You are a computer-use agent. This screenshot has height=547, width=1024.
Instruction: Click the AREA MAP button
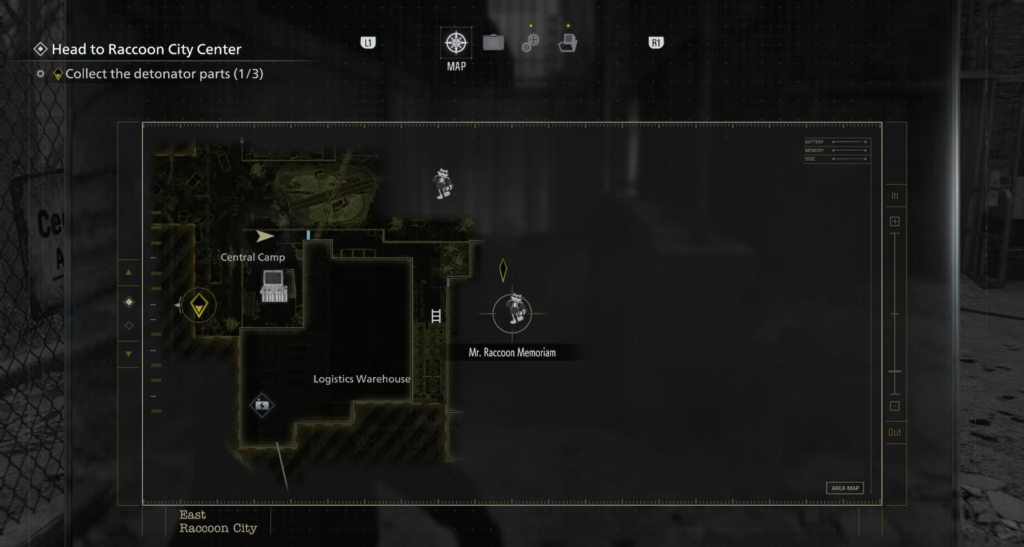point(845,488)
